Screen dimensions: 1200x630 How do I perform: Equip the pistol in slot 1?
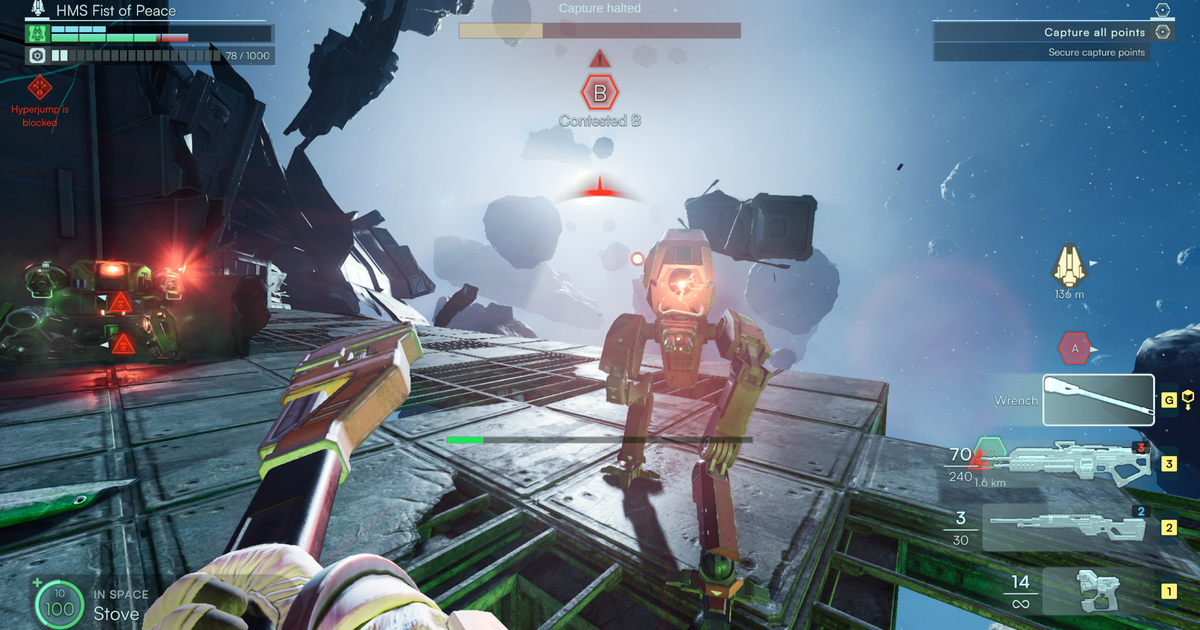point(1097,590)
